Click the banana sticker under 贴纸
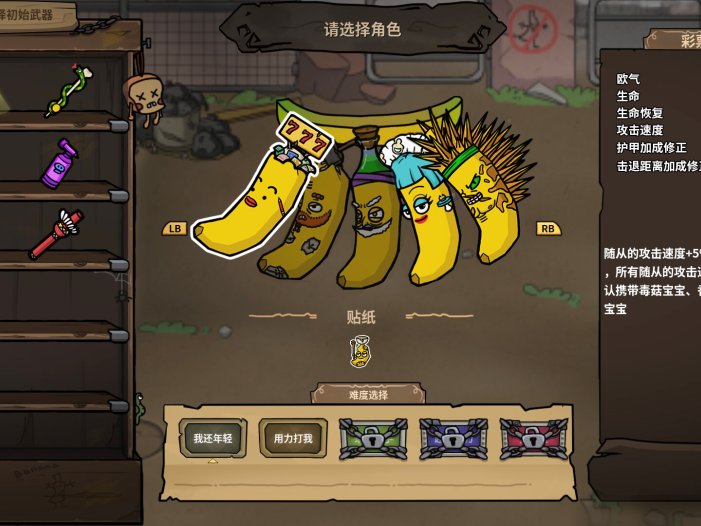The width and height of the screenshot is (701, 526). (x=361, y=351)
